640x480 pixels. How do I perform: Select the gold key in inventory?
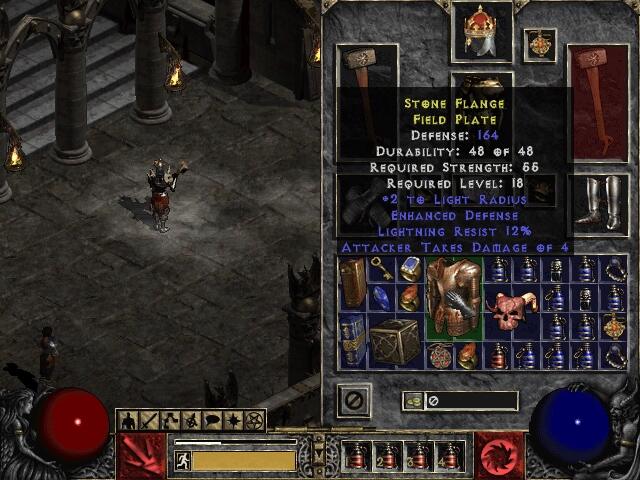380,268
